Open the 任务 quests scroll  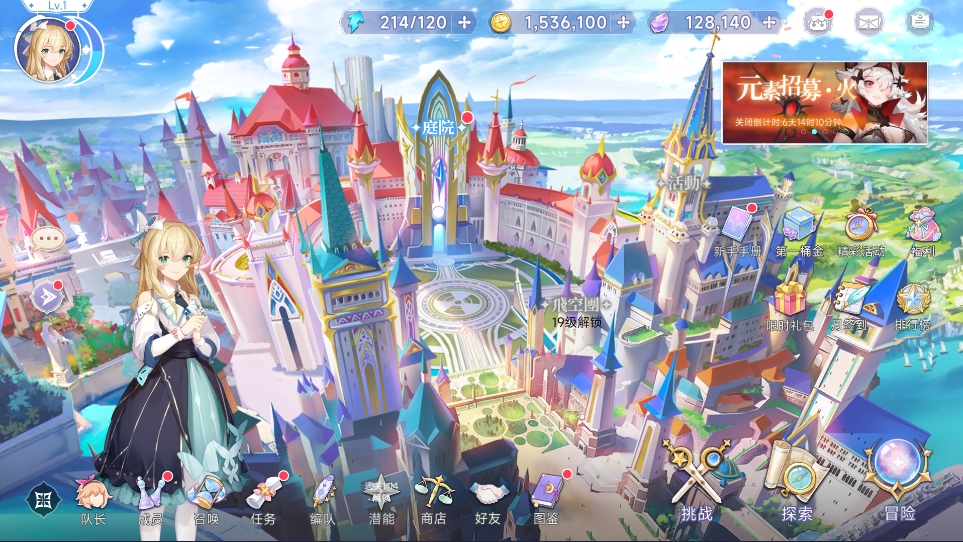coord(263,497)
